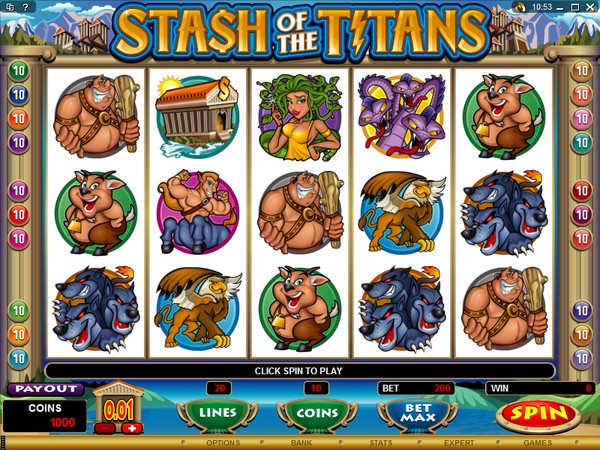Click the COINS button
600x450 pixels.
pos(315,413)
